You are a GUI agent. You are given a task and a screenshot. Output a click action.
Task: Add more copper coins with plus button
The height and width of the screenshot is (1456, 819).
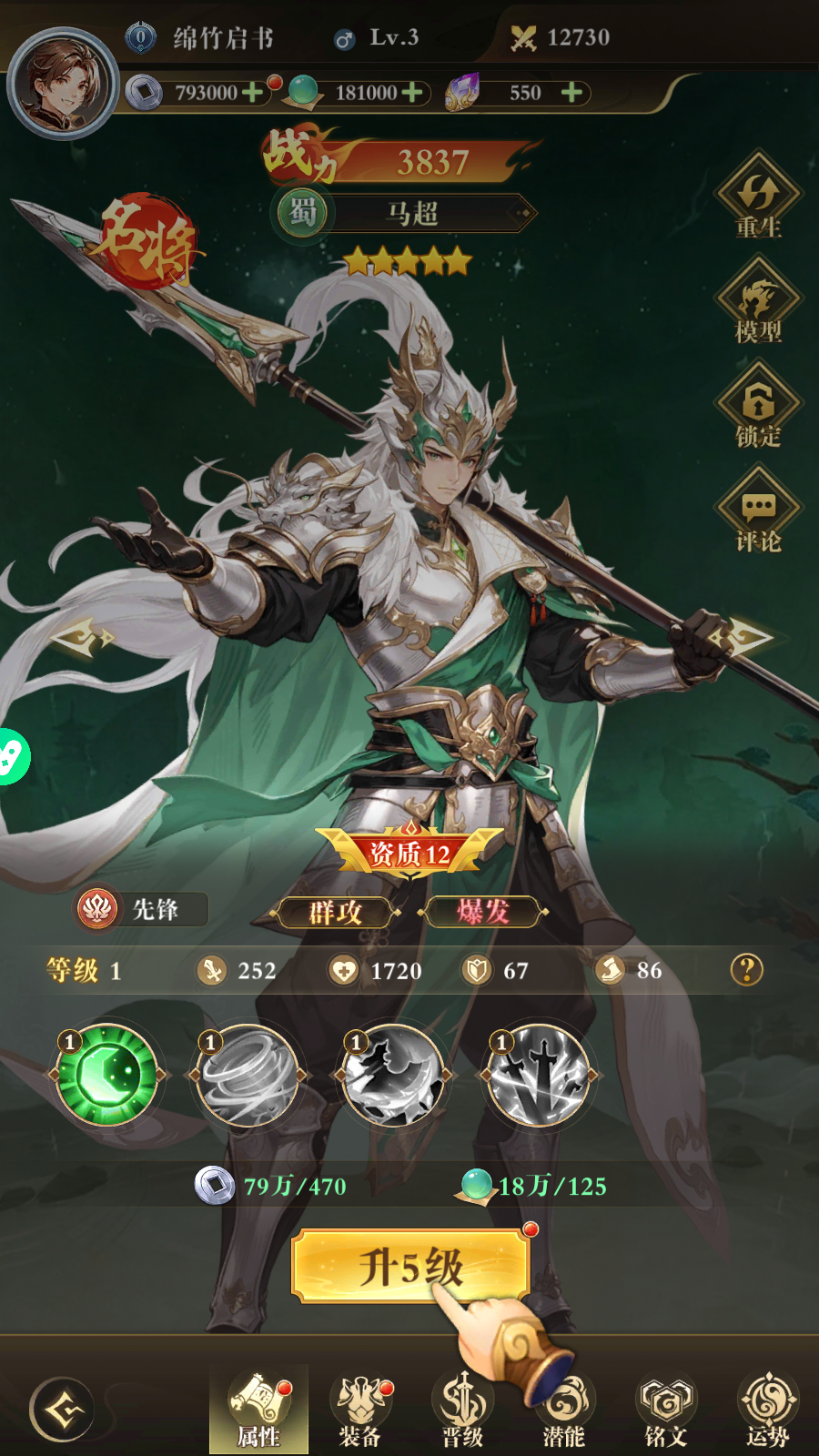(253, 92)
